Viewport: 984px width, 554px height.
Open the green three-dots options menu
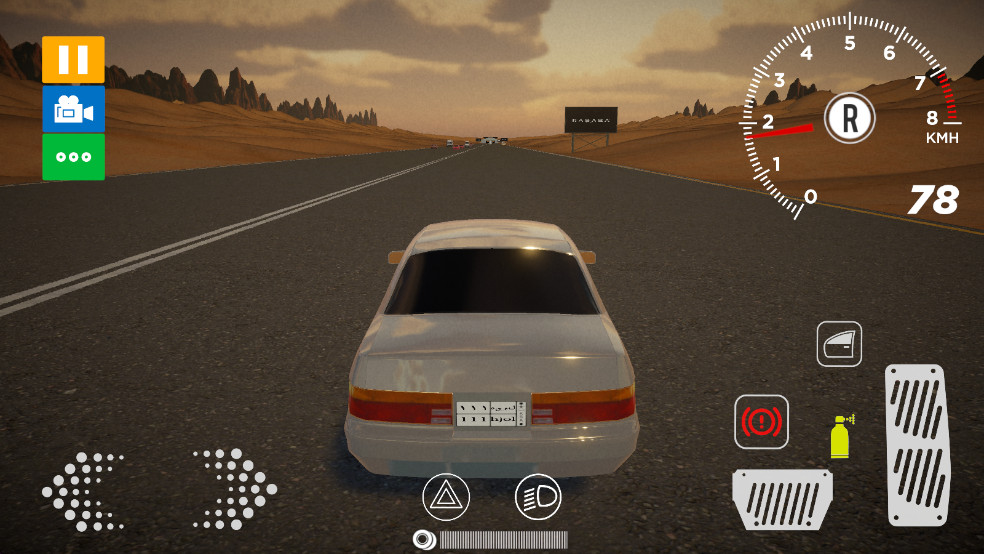73,157
